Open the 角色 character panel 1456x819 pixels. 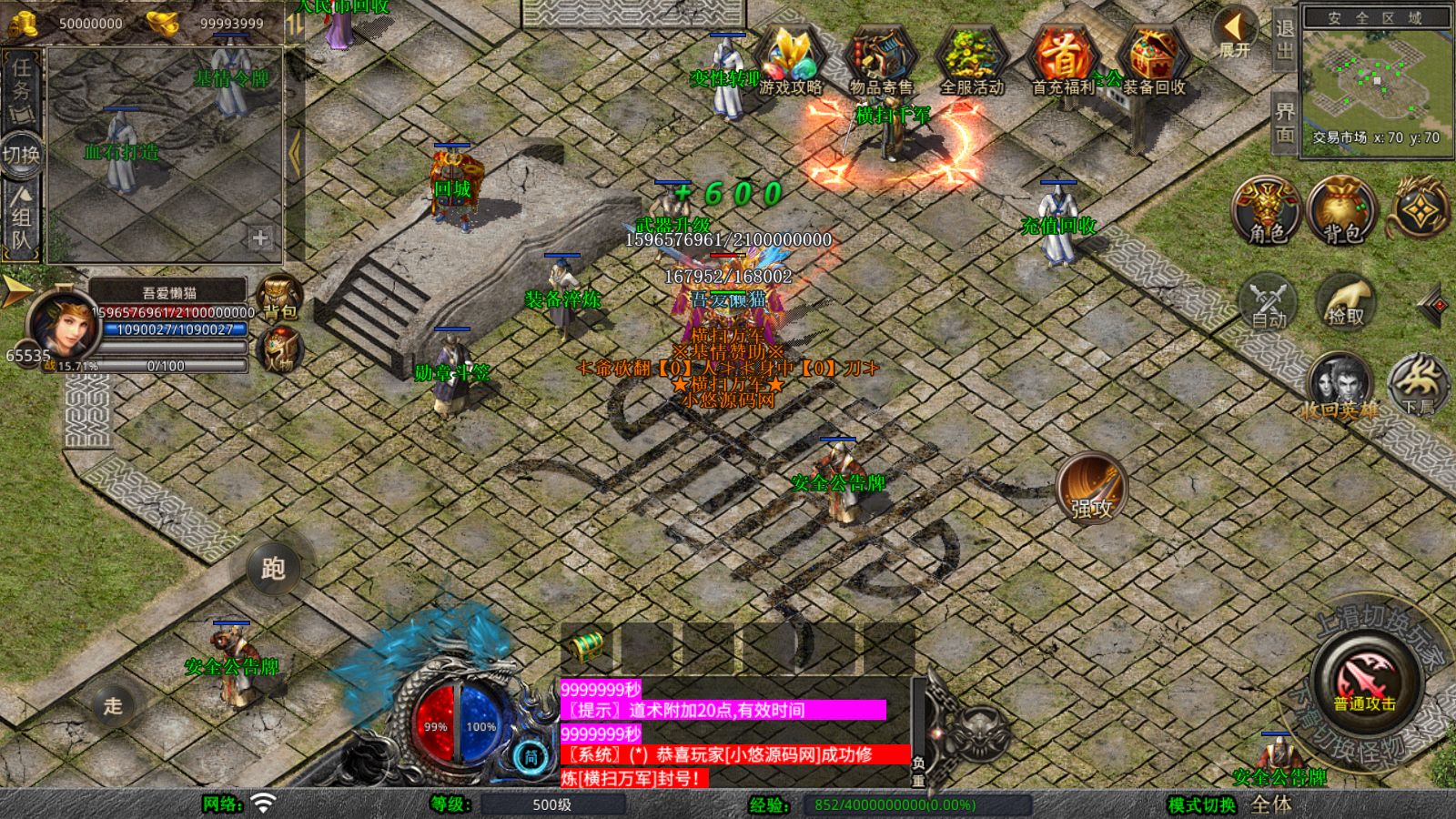pyautogui.click(x=1267, y=211)
